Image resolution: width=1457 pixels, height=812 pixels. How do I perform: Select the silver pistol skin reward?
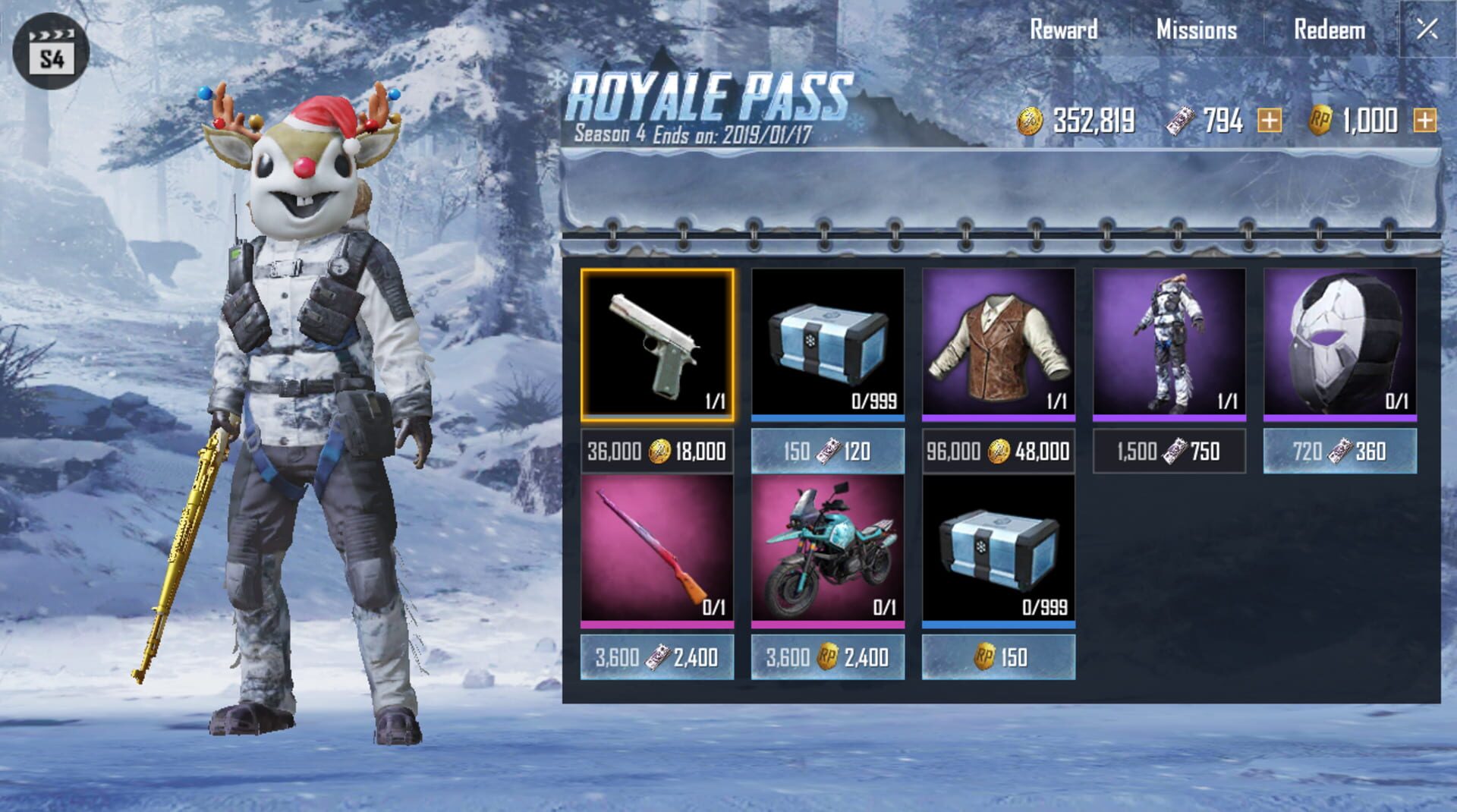pos(657,345)
